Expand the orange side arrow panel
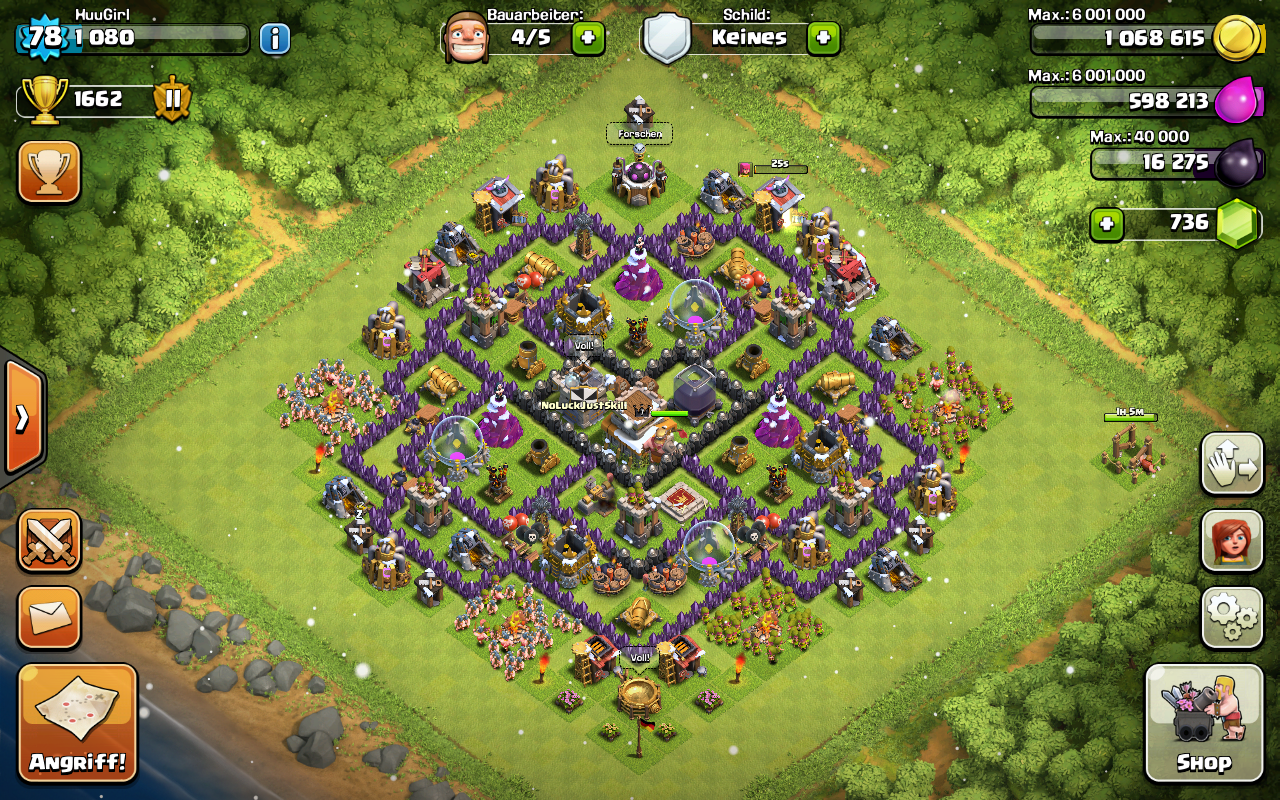 pos(22,417)
